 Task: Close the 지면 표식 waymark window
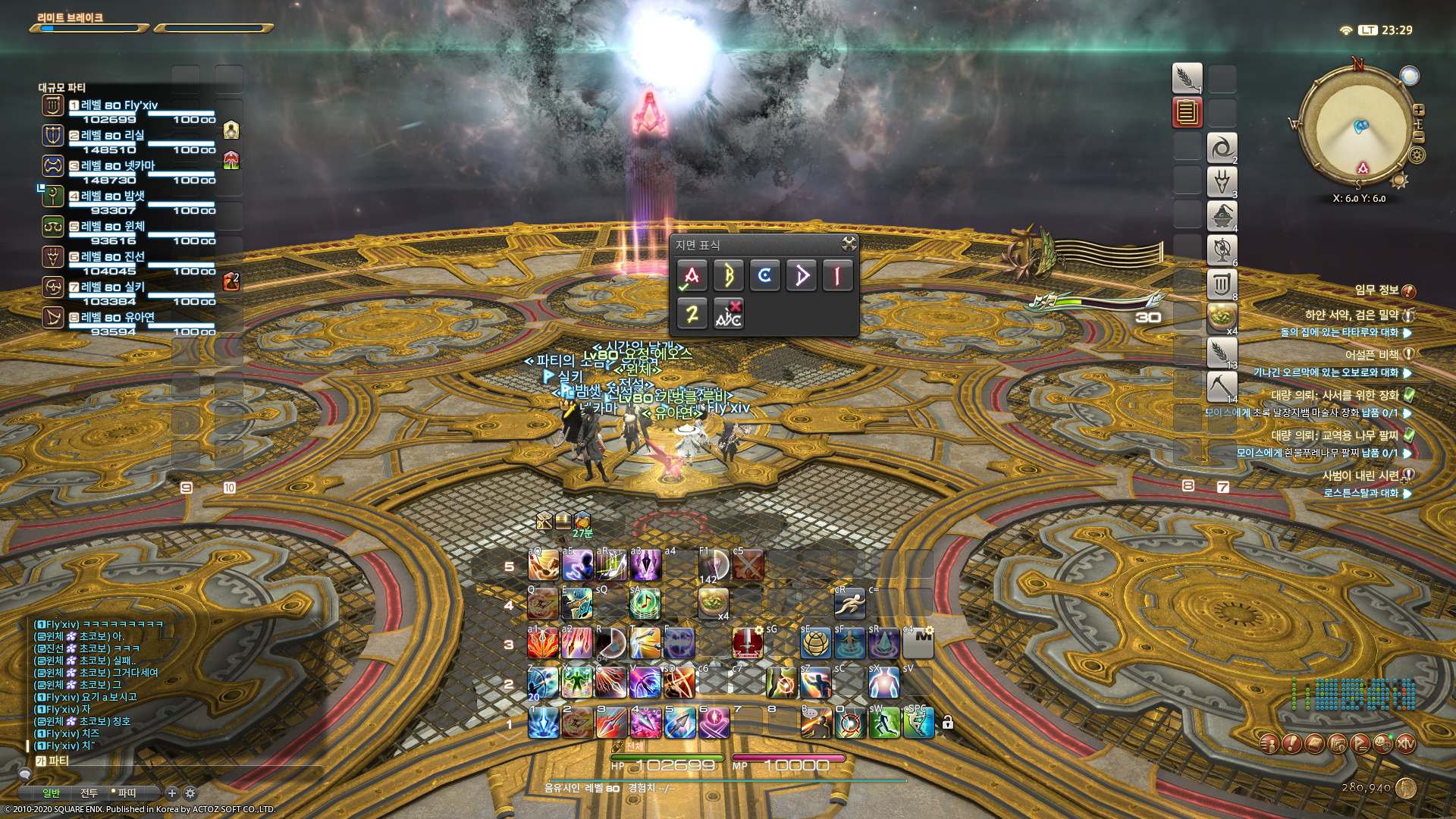849,243
